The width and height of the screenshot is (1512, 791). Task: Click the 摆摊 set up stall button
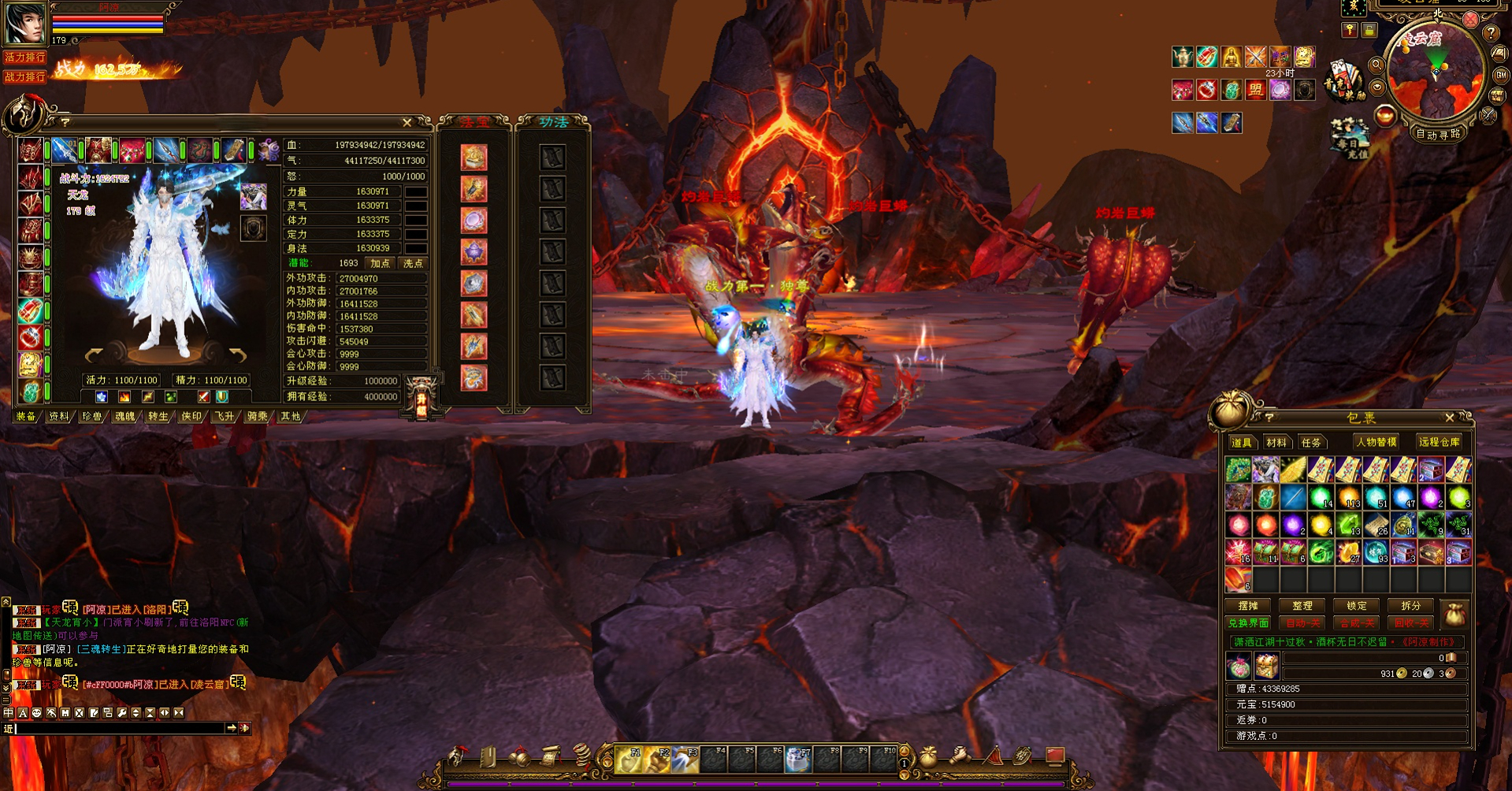pyautogui.click(x=1248, y=606)
